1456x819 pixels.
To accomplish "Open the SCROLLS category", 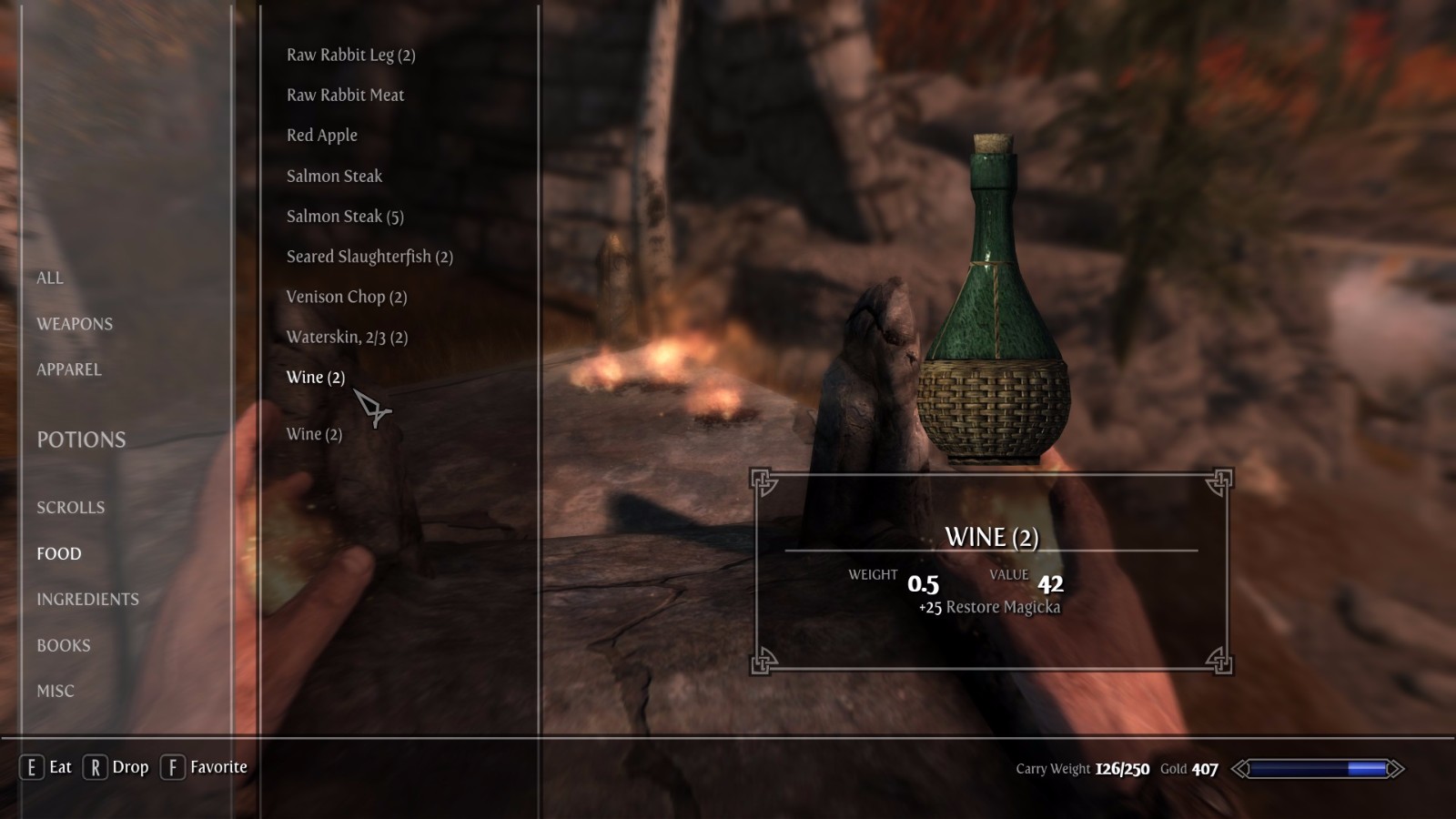I will [70, 508].
